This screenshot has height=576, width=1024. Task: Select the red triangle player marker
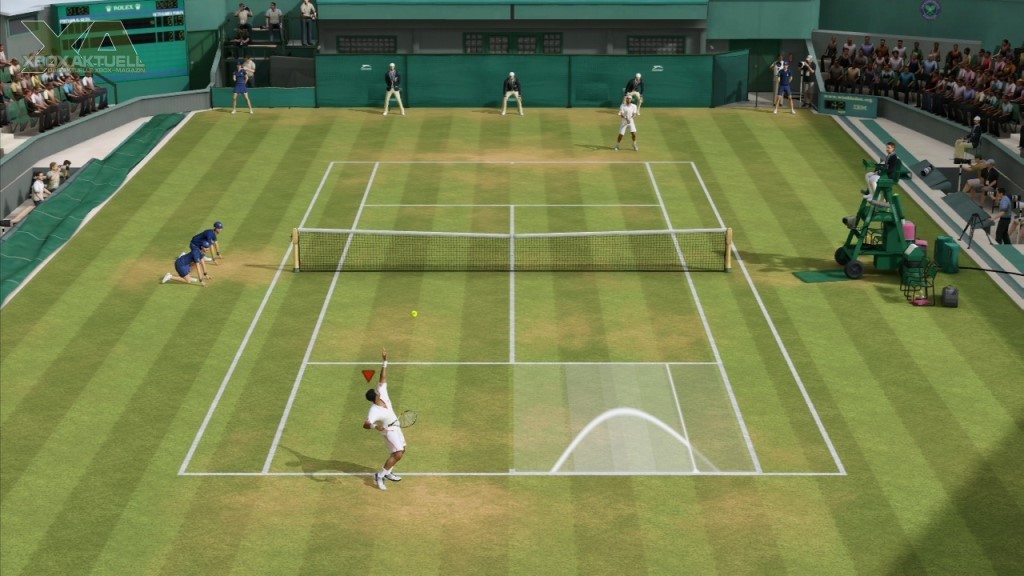coord(368,376)
